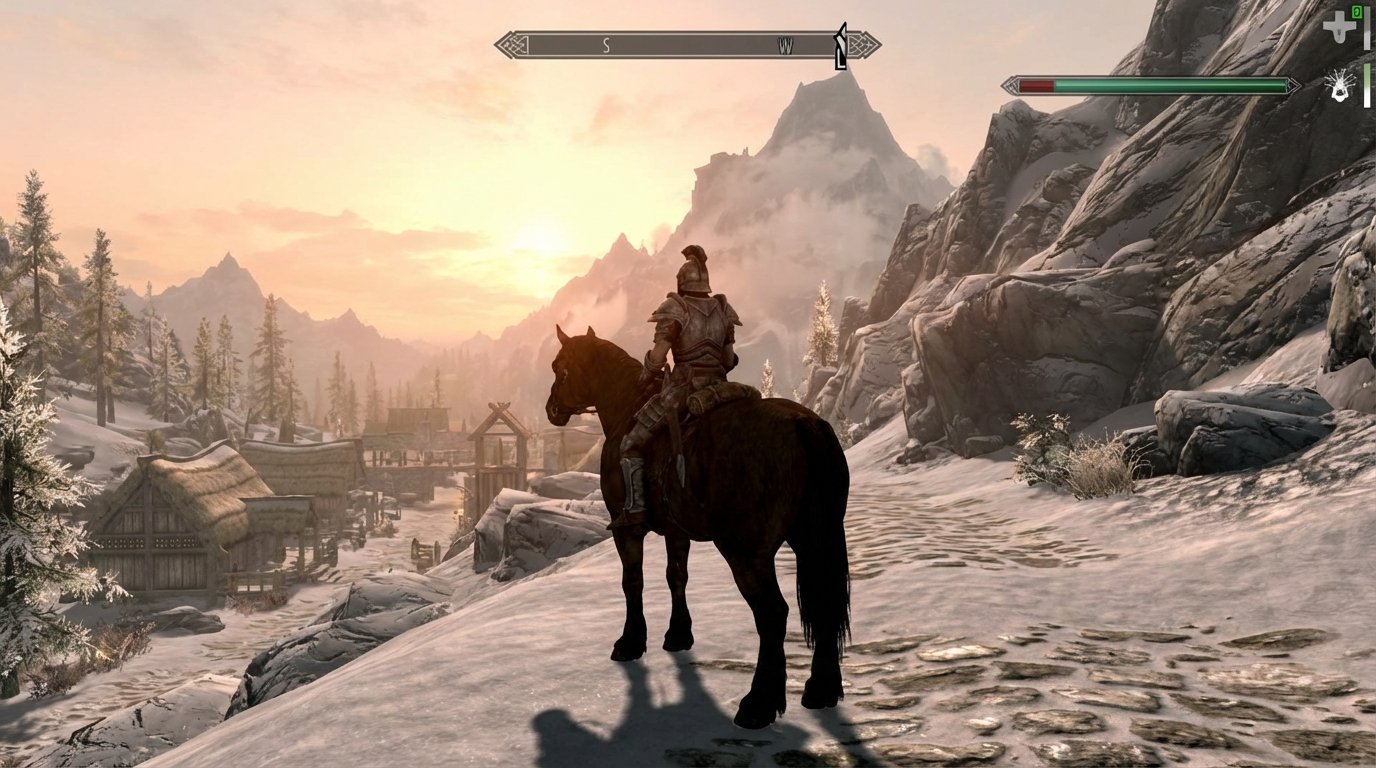Click the left decorative end cap of the compass
Image resolution: width=1376 pixels, height=768 pixels.
513,44
